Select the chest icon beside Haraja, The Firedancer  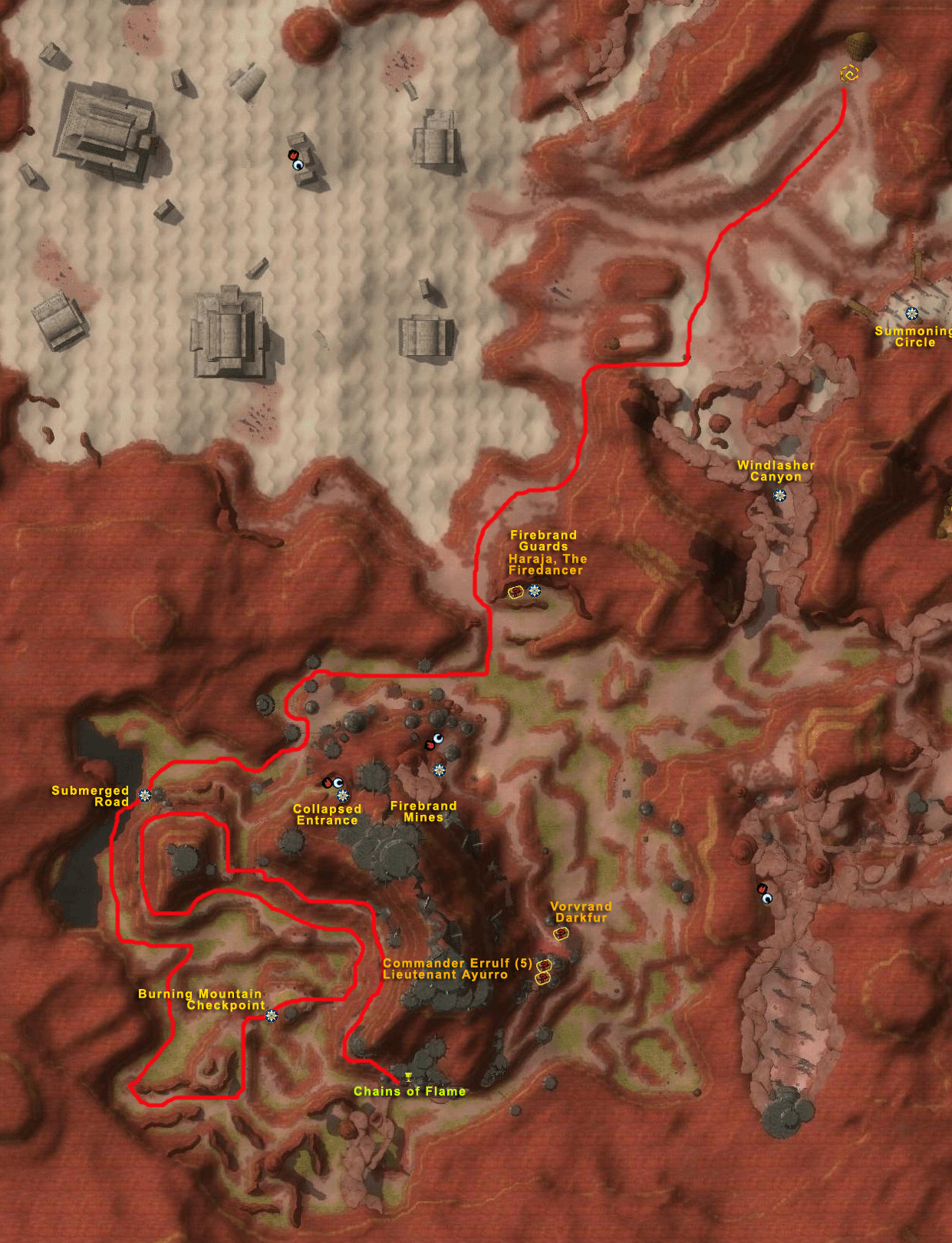click(x=516, y=592)
